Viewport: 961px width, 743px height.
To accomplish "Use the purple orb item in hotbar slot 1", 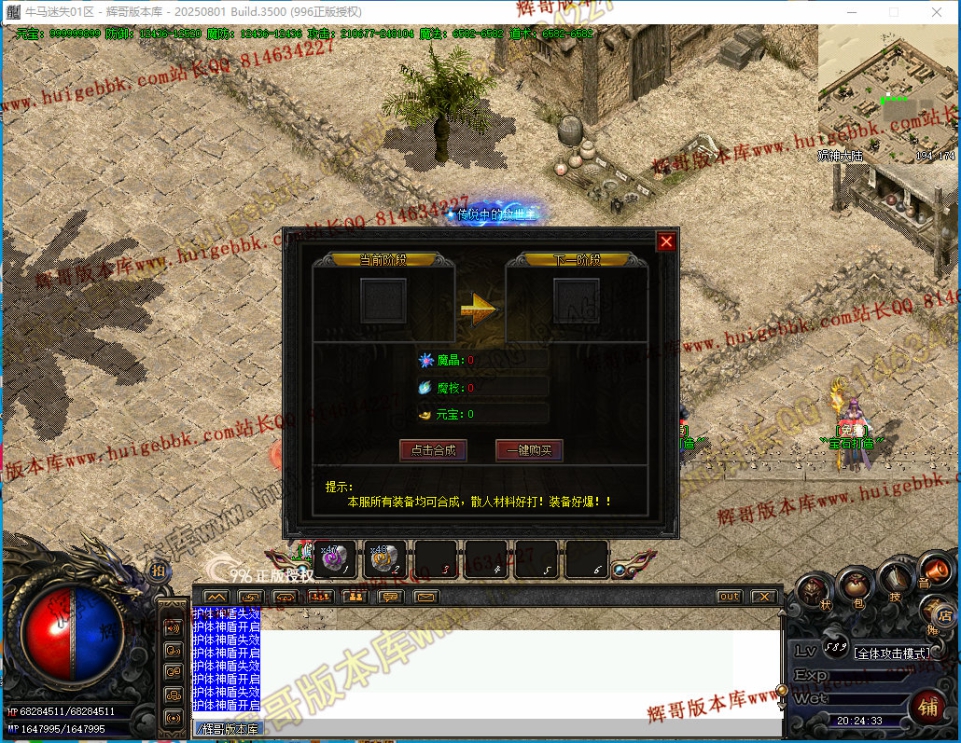I will tap(334, 560).
